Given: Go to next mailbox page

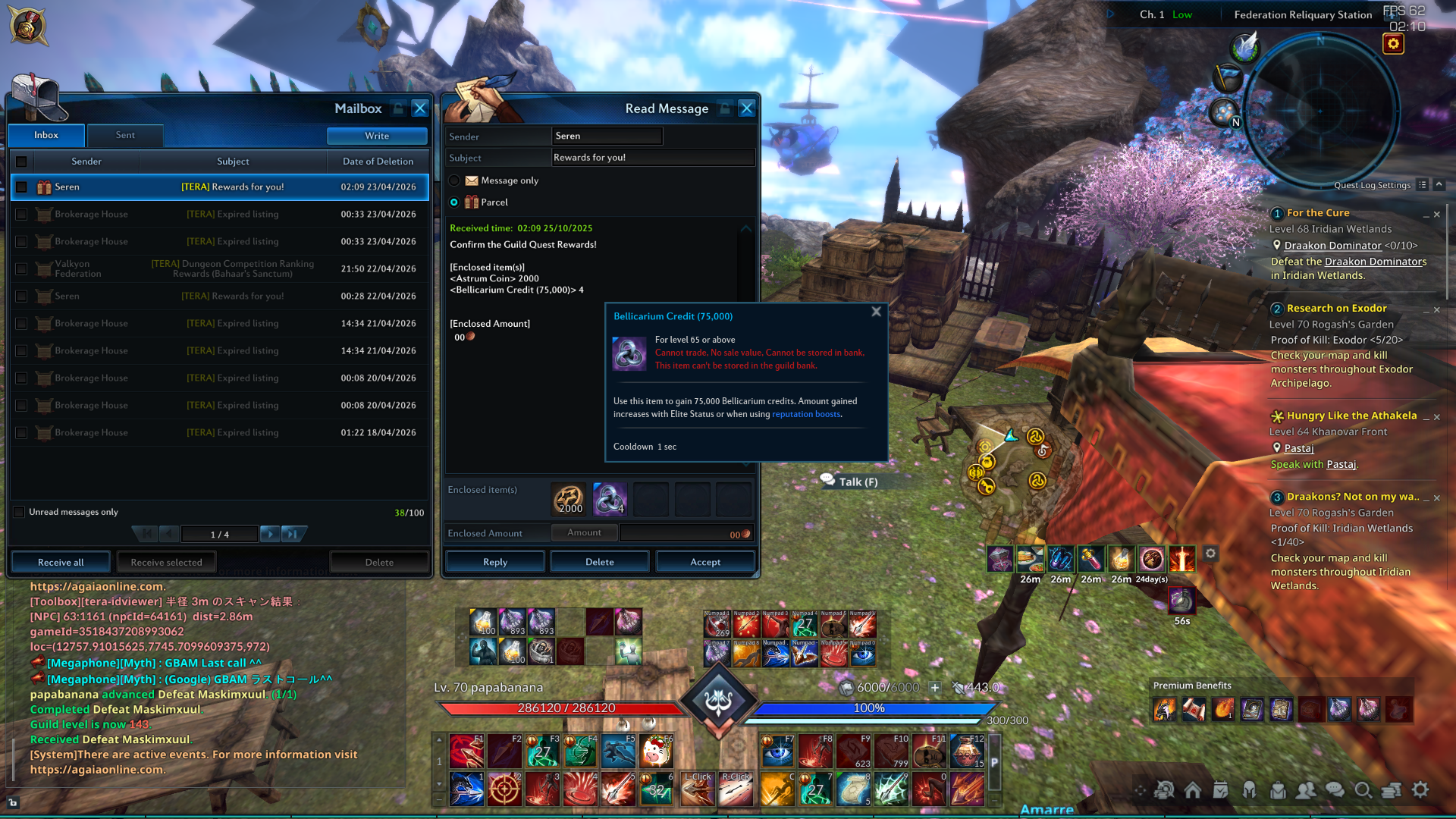Looking at the screenshot, I should point(269,534).
